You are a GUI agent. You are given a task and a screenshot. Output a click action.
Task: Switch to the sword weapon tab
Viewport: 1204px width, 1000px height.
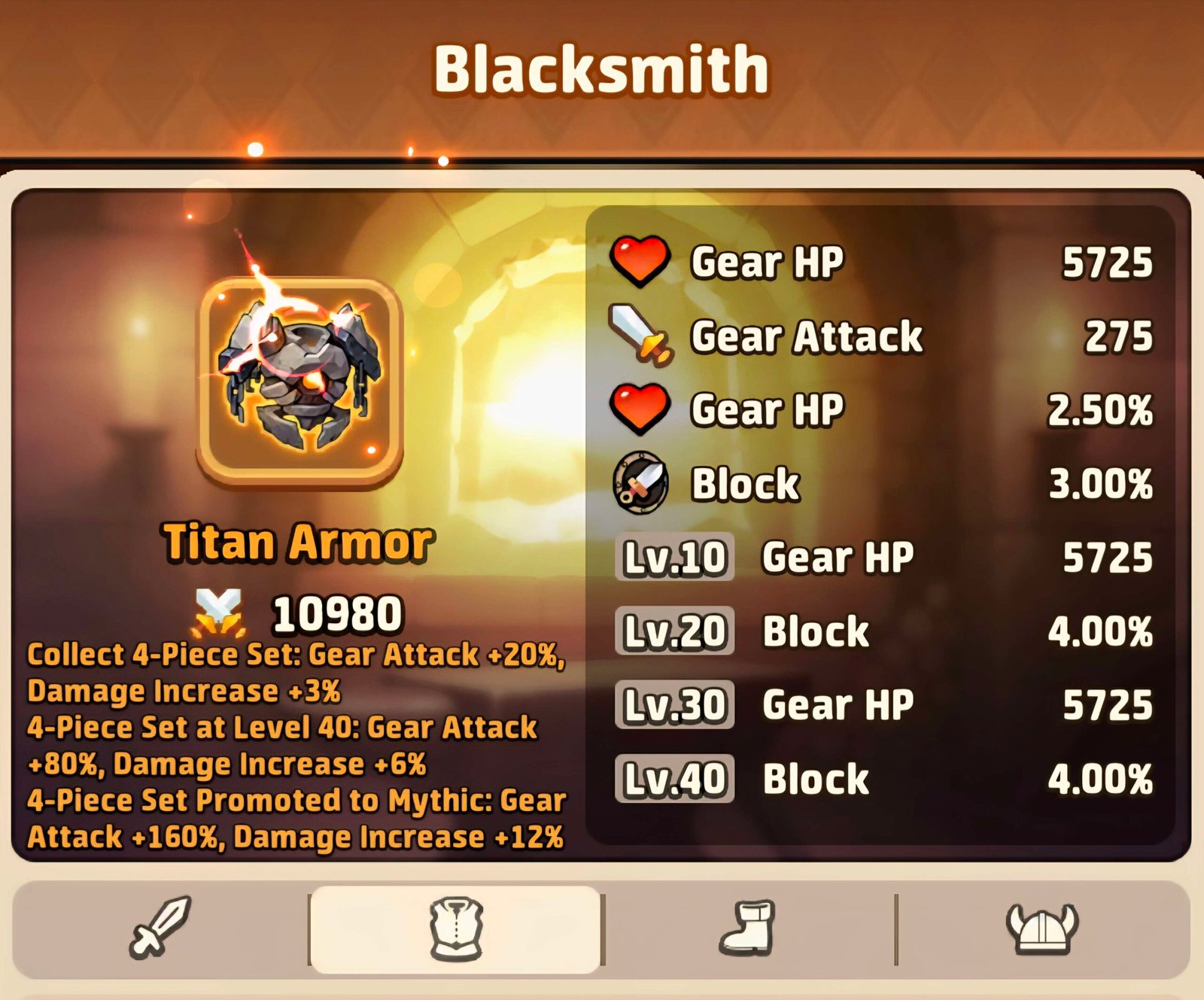(x=160, y=927)
